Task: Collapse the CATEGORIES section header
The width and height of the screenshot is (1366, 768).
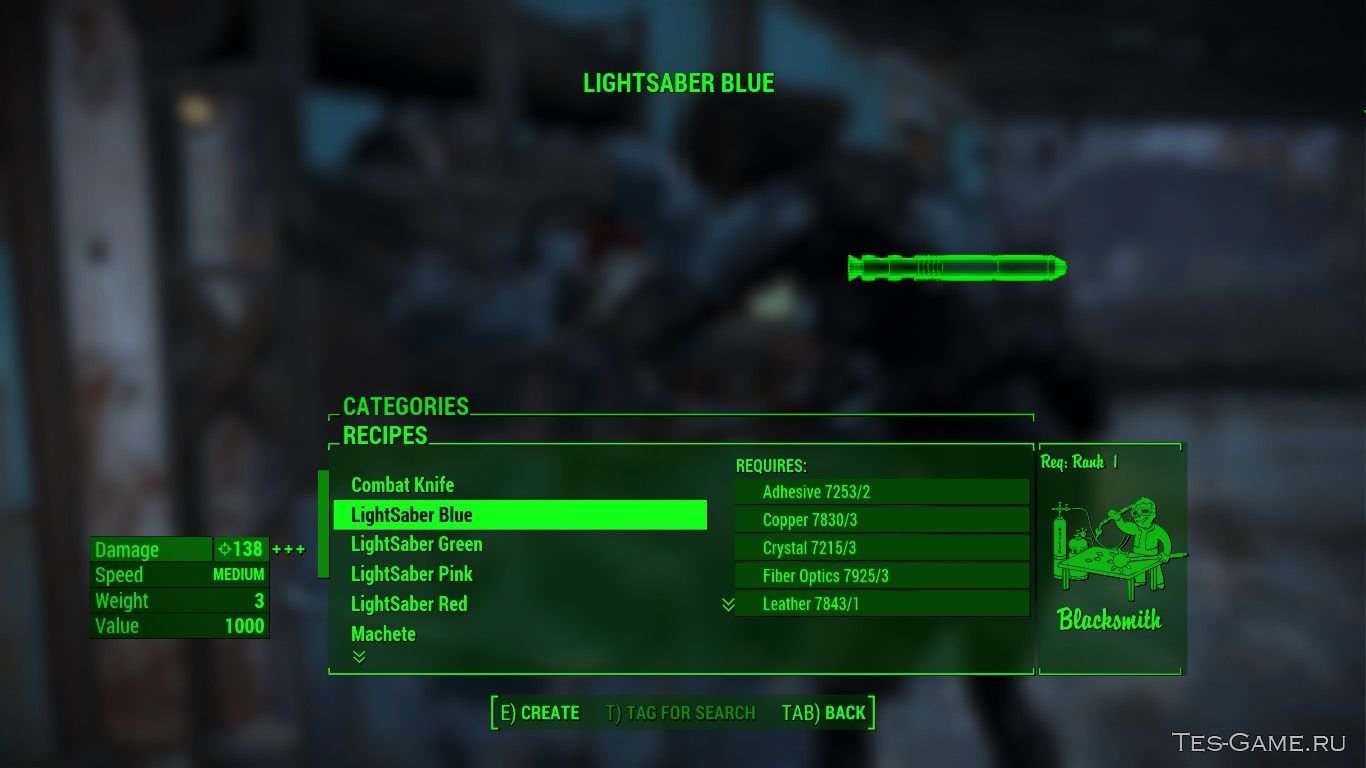Action: 406,407
